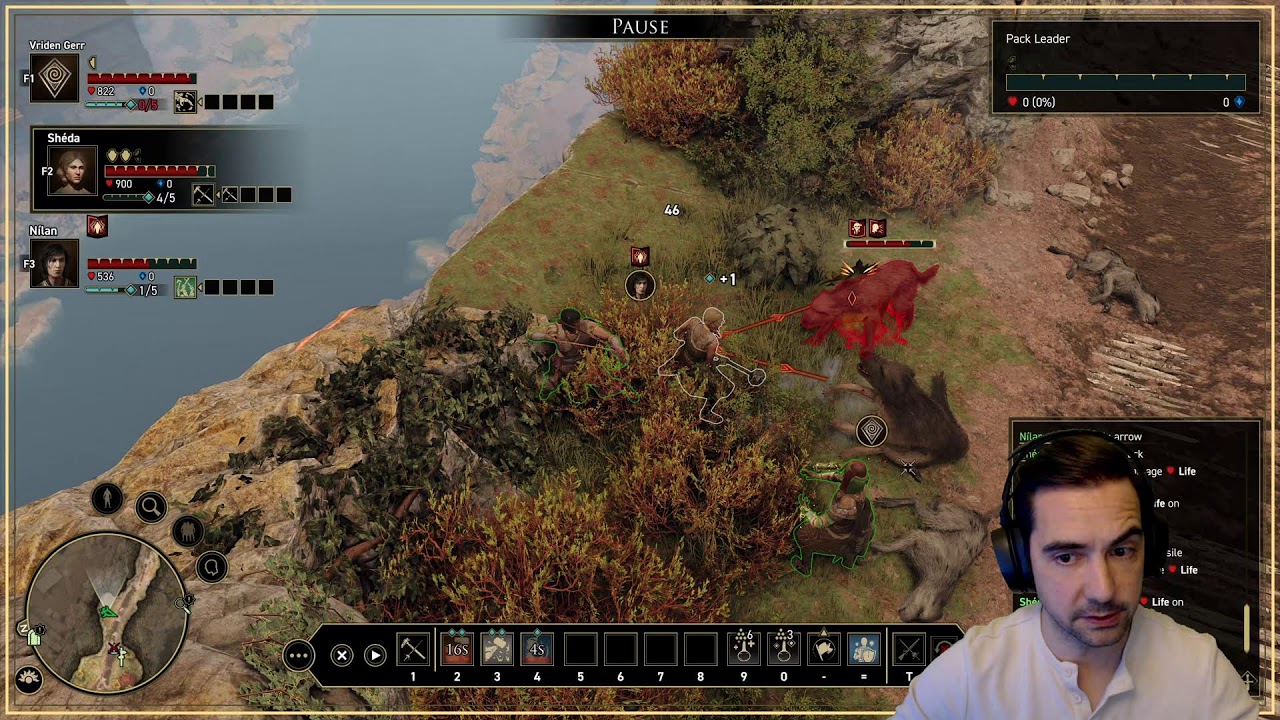
Task: Use the potion in slot 9
Action: pos(743,649)
